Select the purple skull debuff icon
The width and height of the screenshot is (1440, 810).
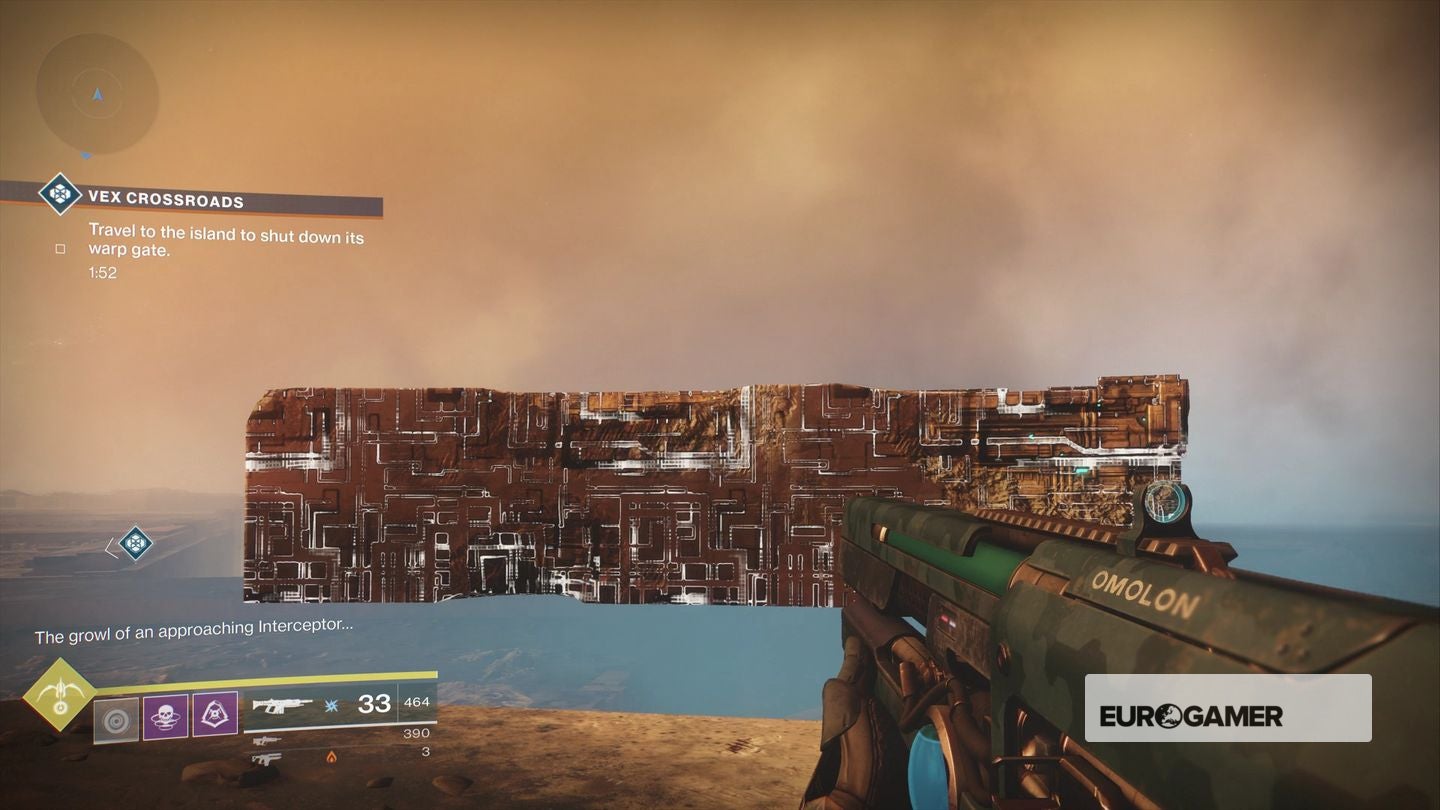(x=164, y=714)
